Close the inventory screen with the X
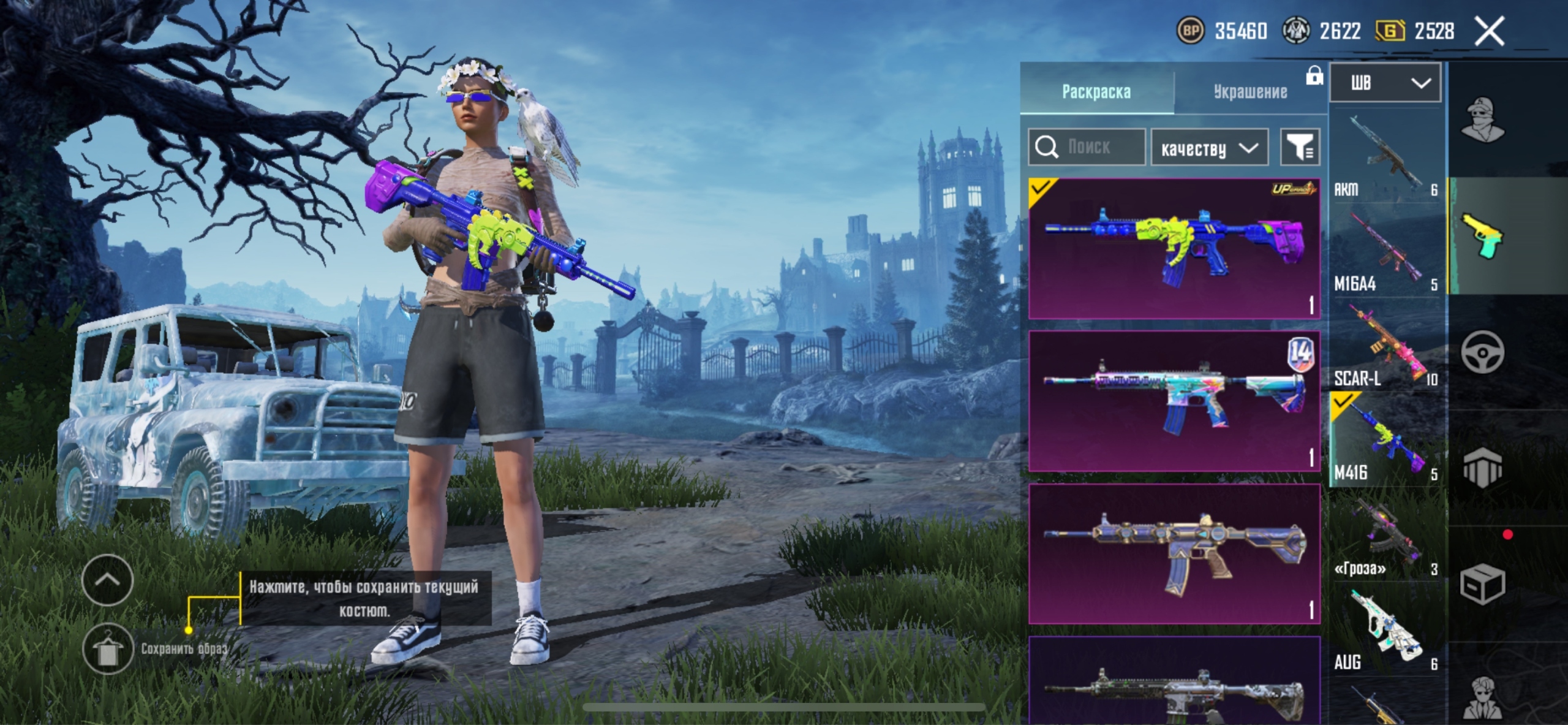1568x725 pixels. (1489, 31)
